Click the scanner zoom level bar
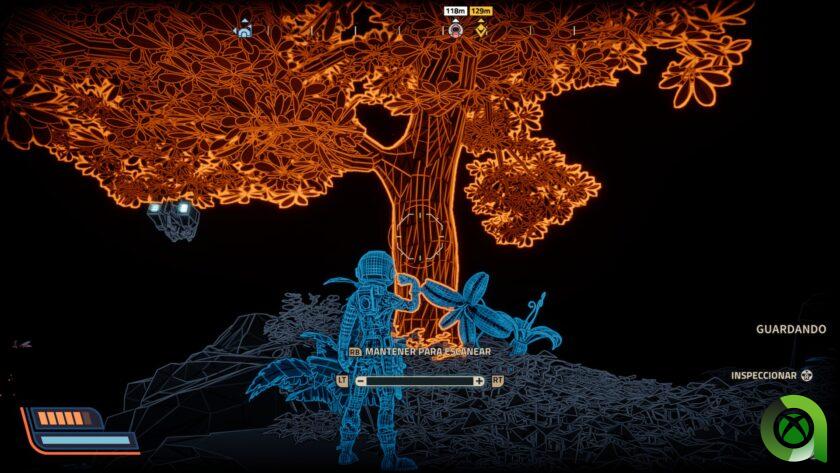 pyautogui.click(x=420, y=381)
